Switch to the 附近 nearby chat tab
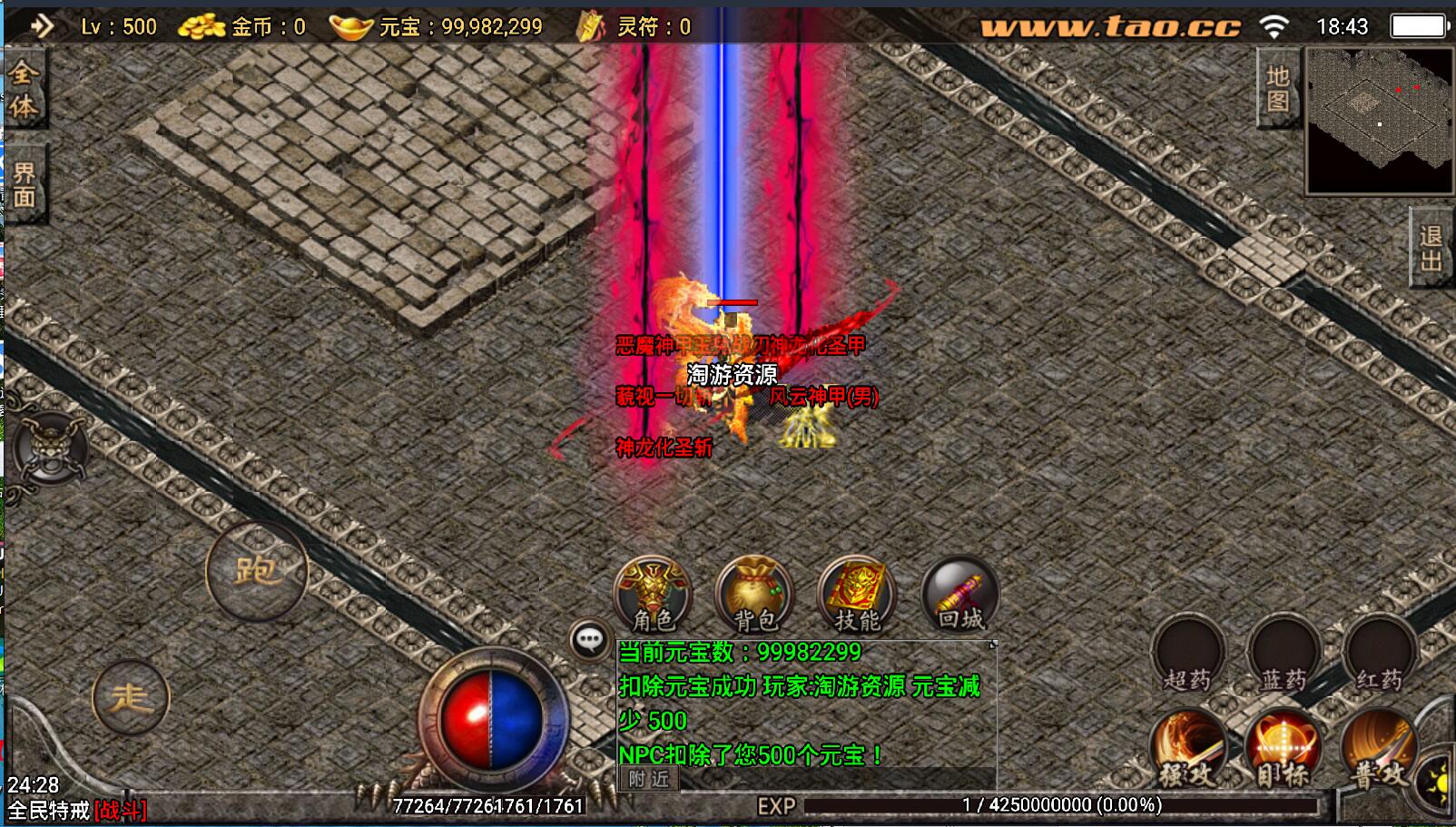 click(x=648, y=779)
